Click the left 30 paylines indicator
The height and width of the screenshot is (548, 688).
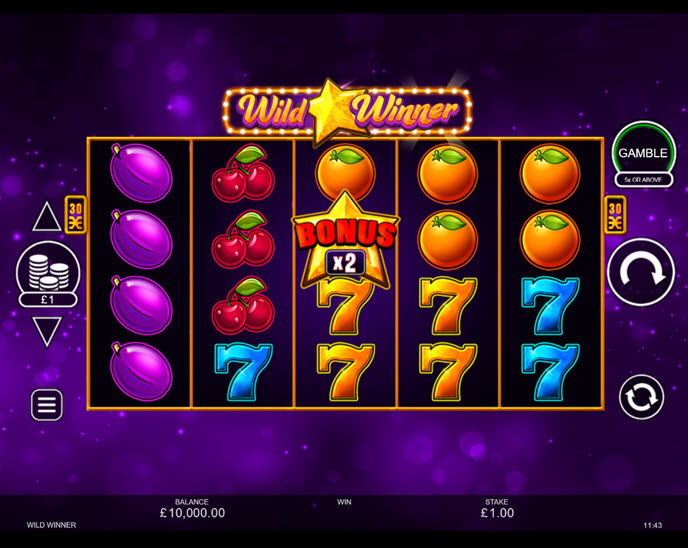pos(76,215)
